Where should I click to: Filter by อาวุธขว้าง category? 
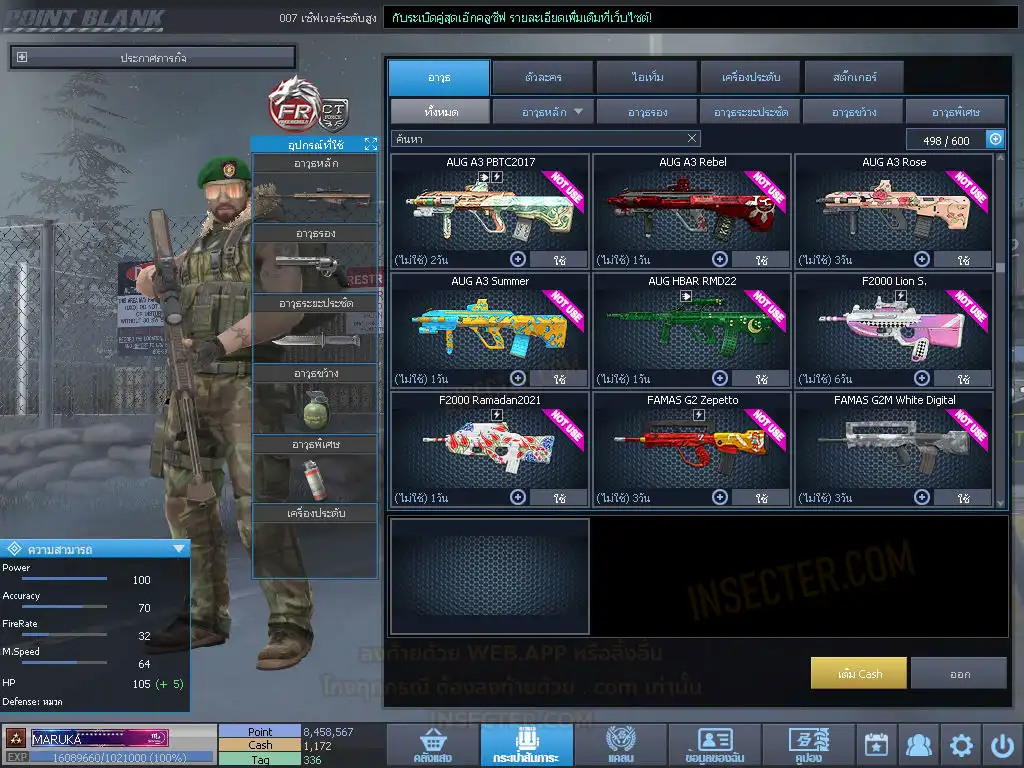coord(853,111)
